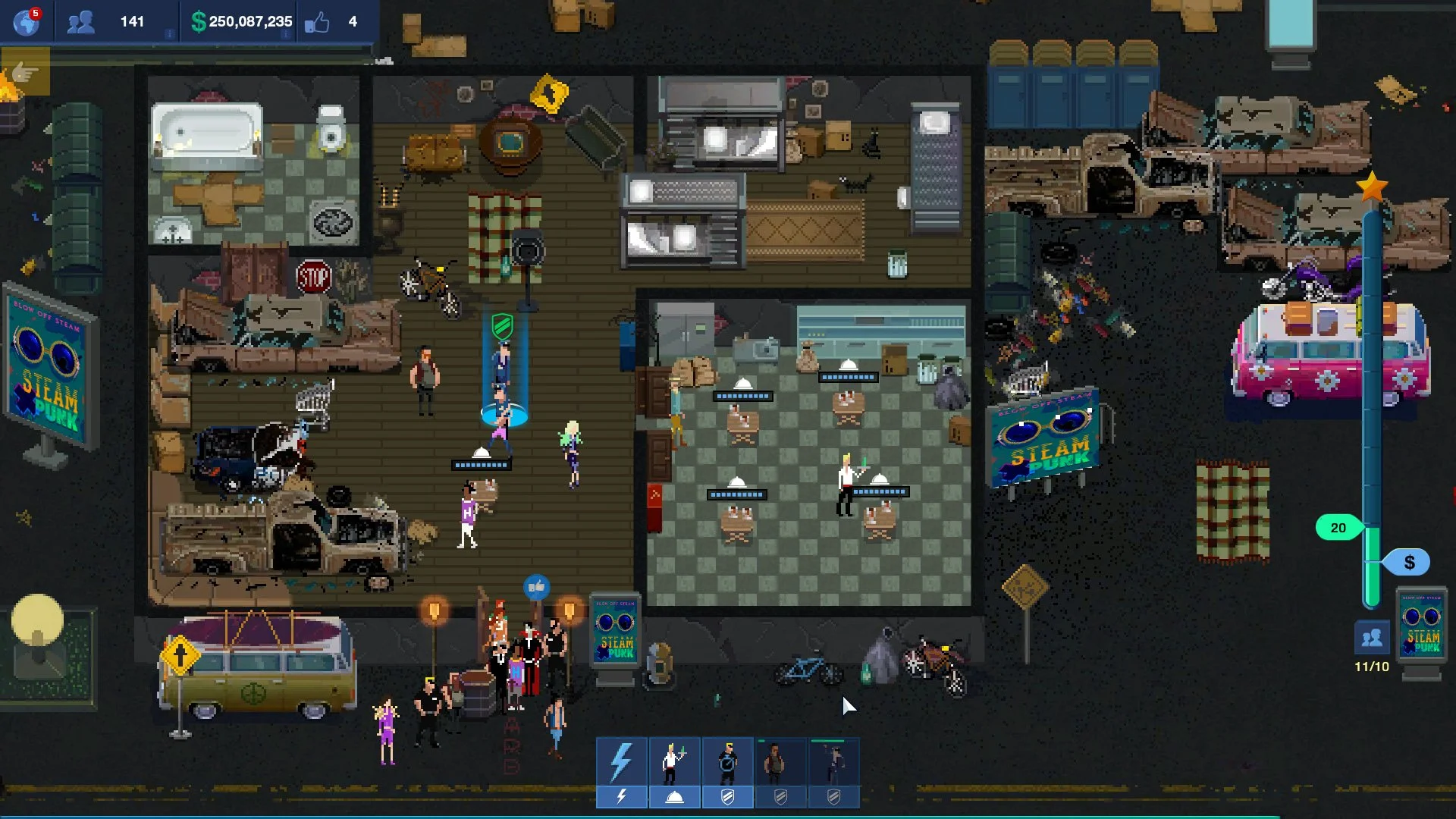This screenshot has width=1456, height=819.
Task: Click the shield icon under the bouncer card
Action: pyautogui.click(x=727, y=798)
